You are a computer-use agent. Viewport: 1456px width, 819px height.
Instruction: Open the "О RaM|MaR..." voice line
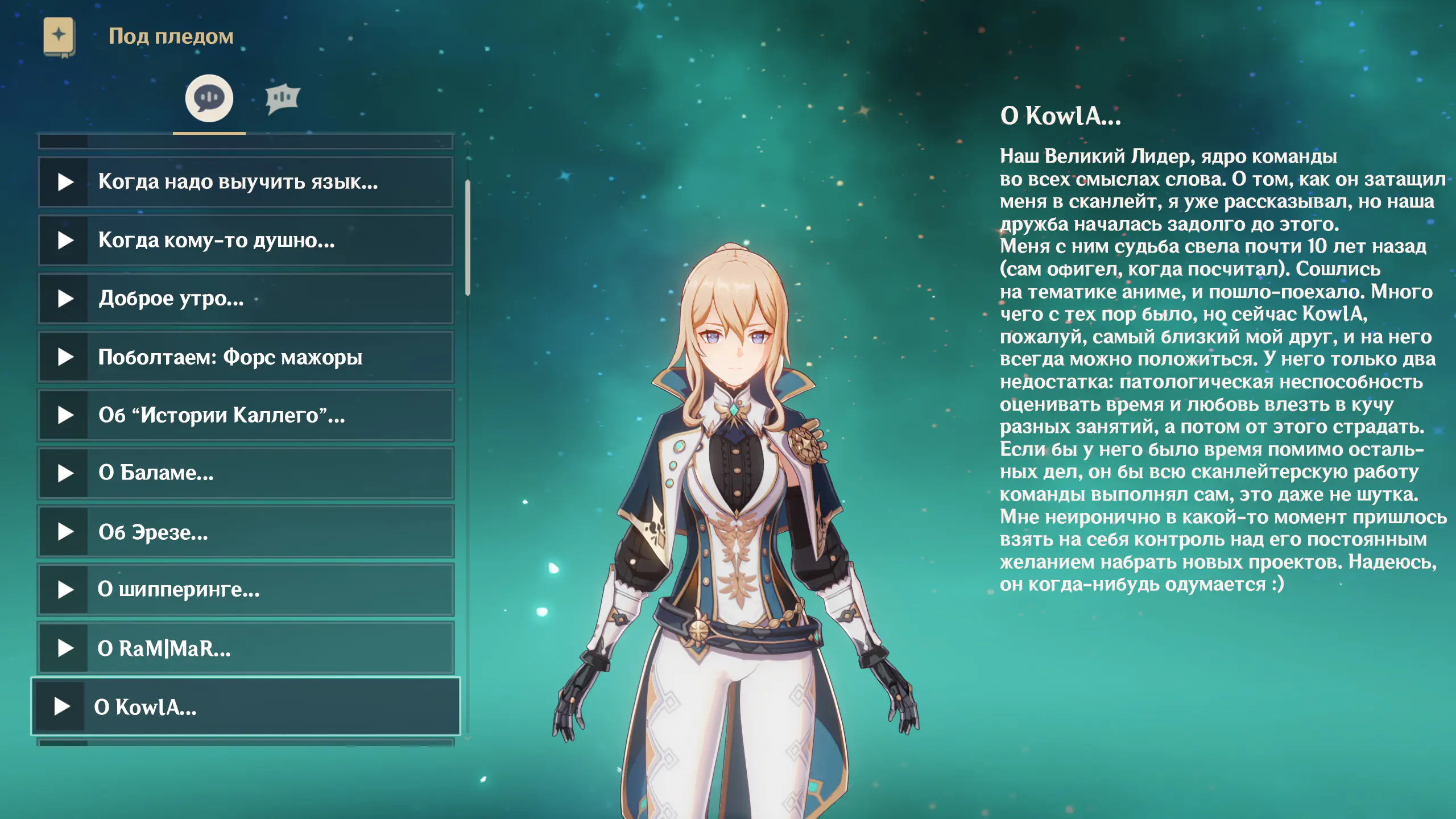point(246,648)
